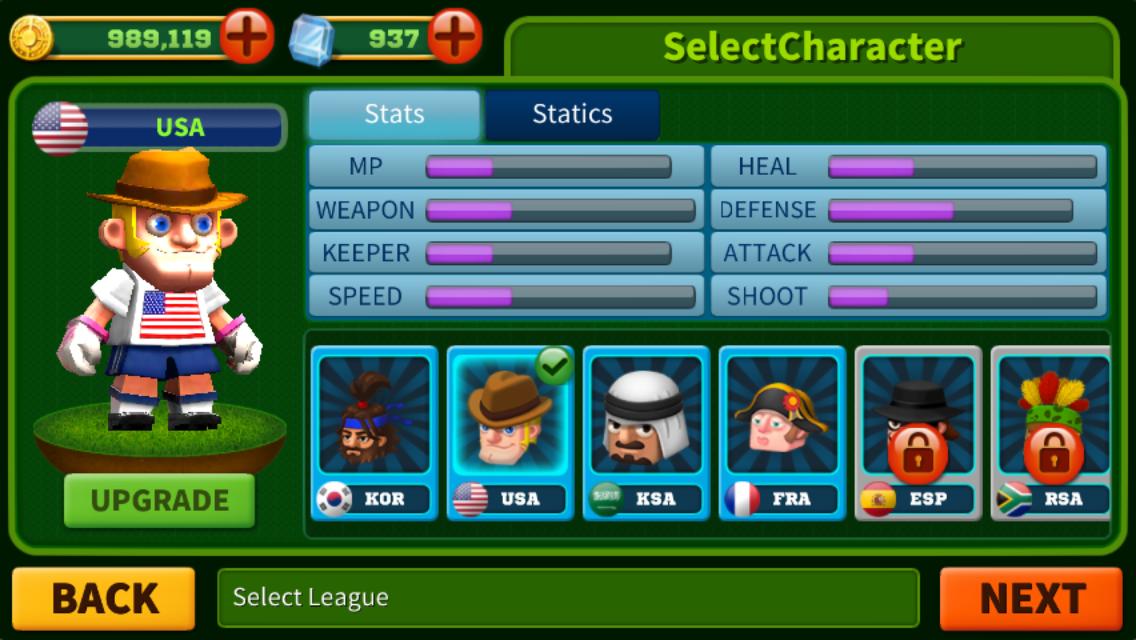The width and height of the screenshot is (1136, 640).
Task: Go back with the BACK button
Action: [104, 598]
